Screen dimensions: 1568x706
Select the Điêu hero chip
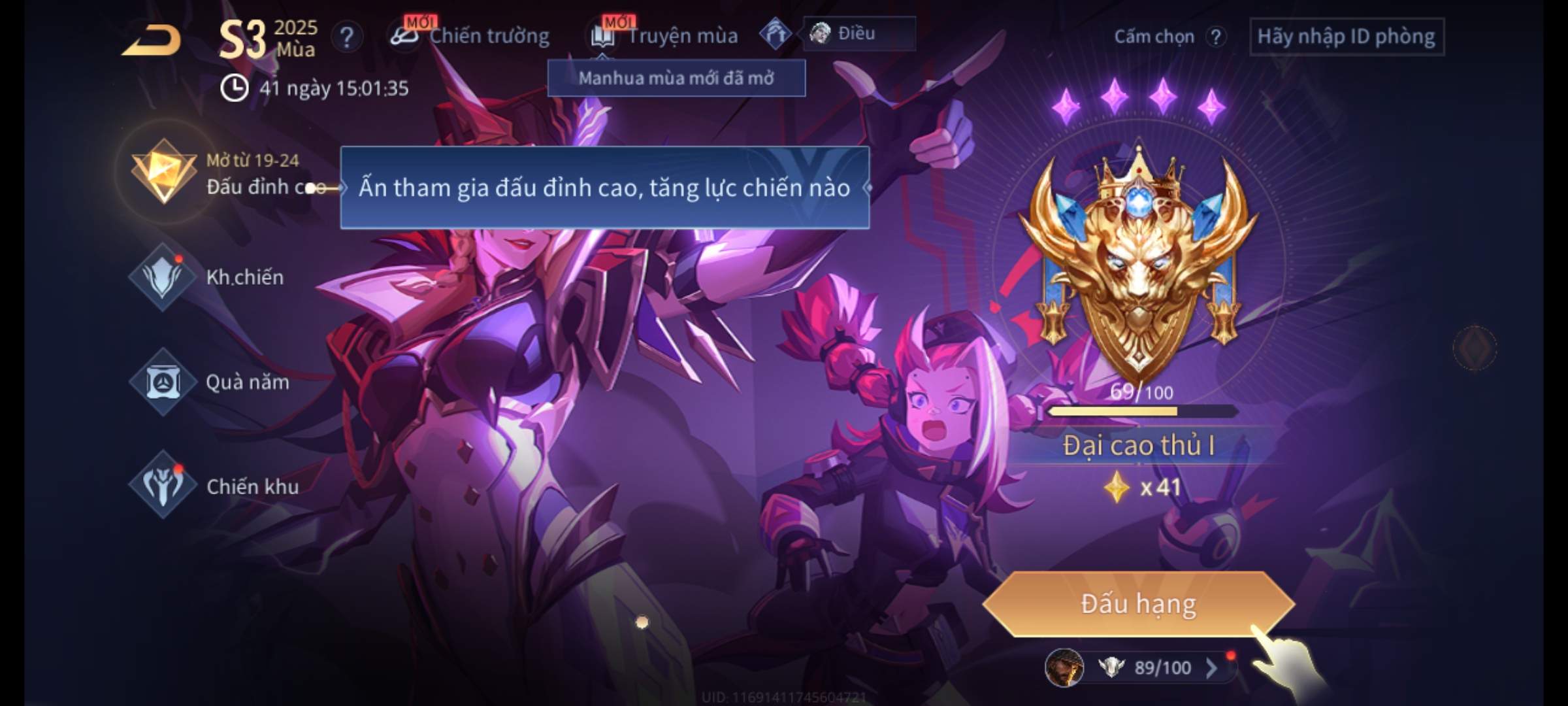pos(857,33)
